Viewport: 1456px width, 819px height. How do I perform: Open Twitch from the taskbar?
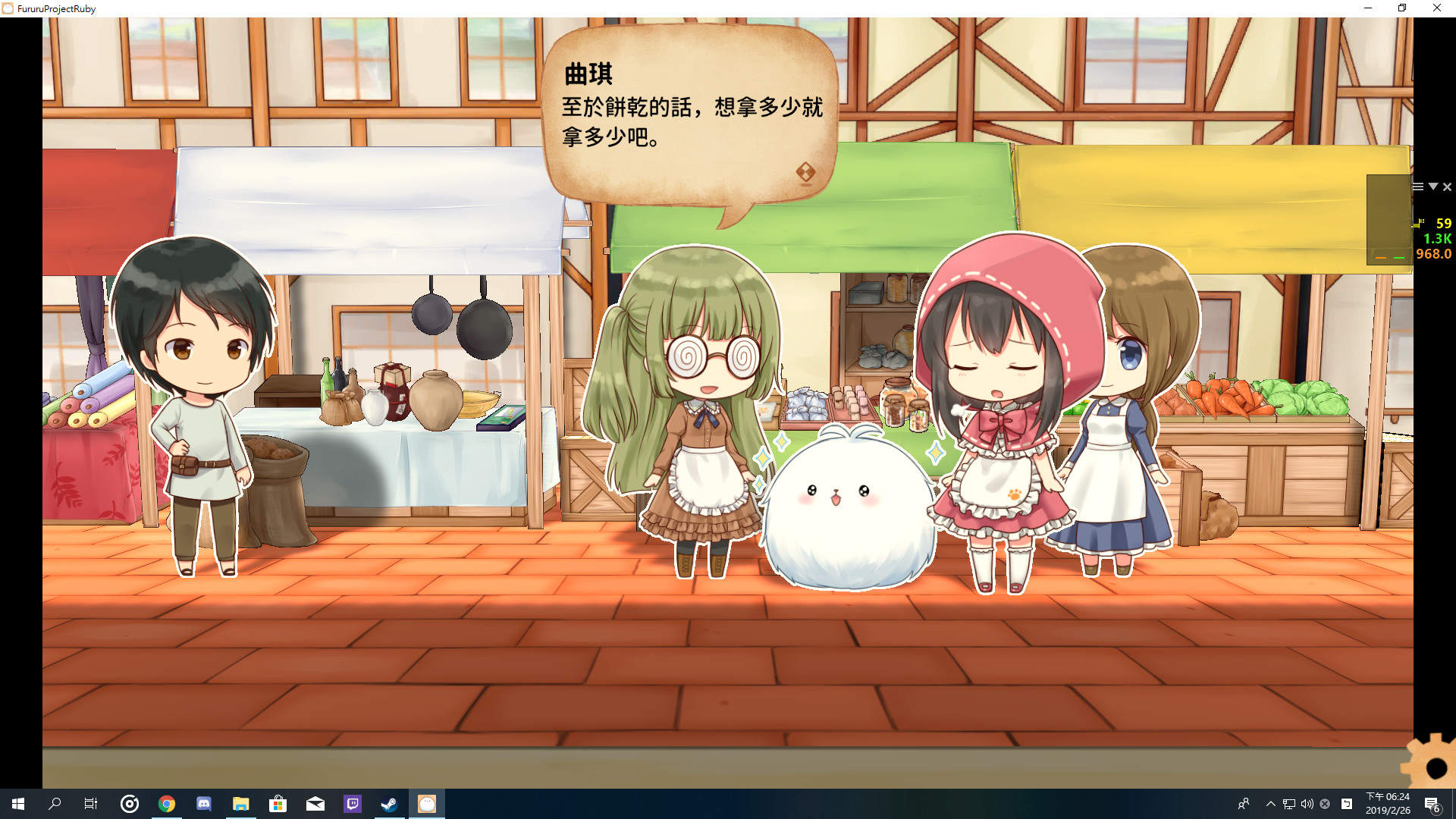352,805
